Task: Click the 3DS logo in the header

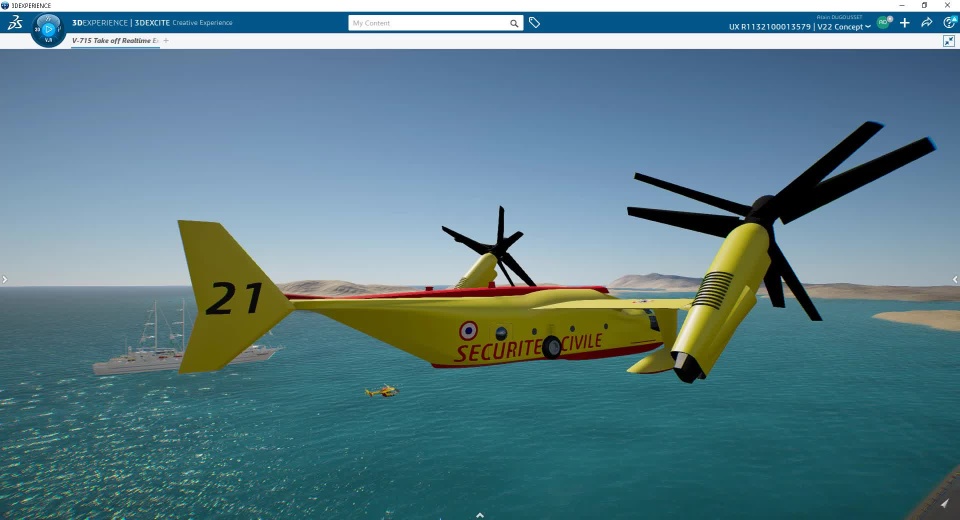Action: (x=15, y=23)
